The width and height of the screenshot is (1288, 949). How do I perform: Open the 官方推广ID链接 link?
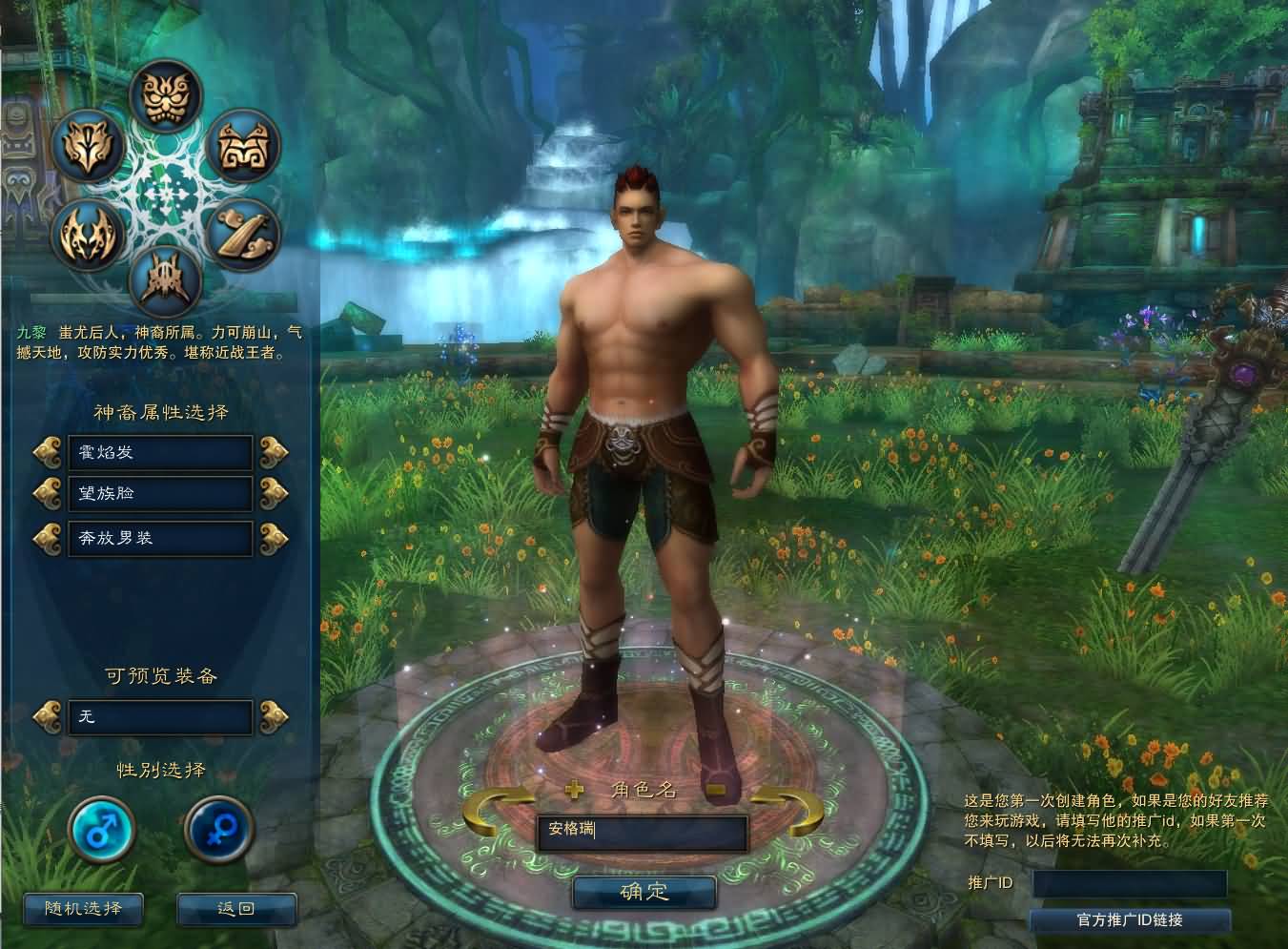coord(1130,920)
